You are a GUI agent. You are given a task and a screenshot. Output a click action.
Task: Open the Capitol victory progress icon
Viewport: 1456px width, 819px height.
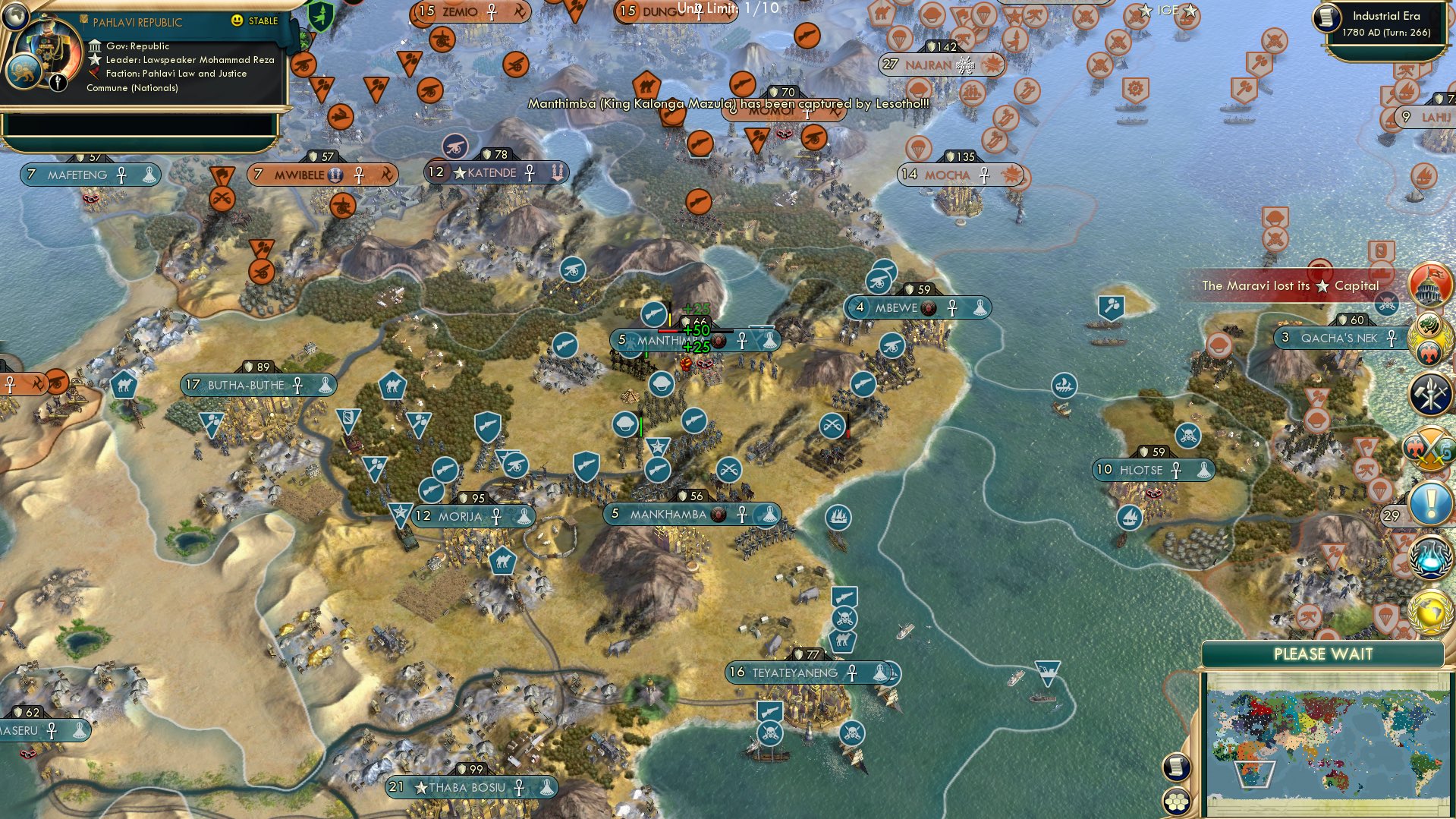click(1427, 285)
